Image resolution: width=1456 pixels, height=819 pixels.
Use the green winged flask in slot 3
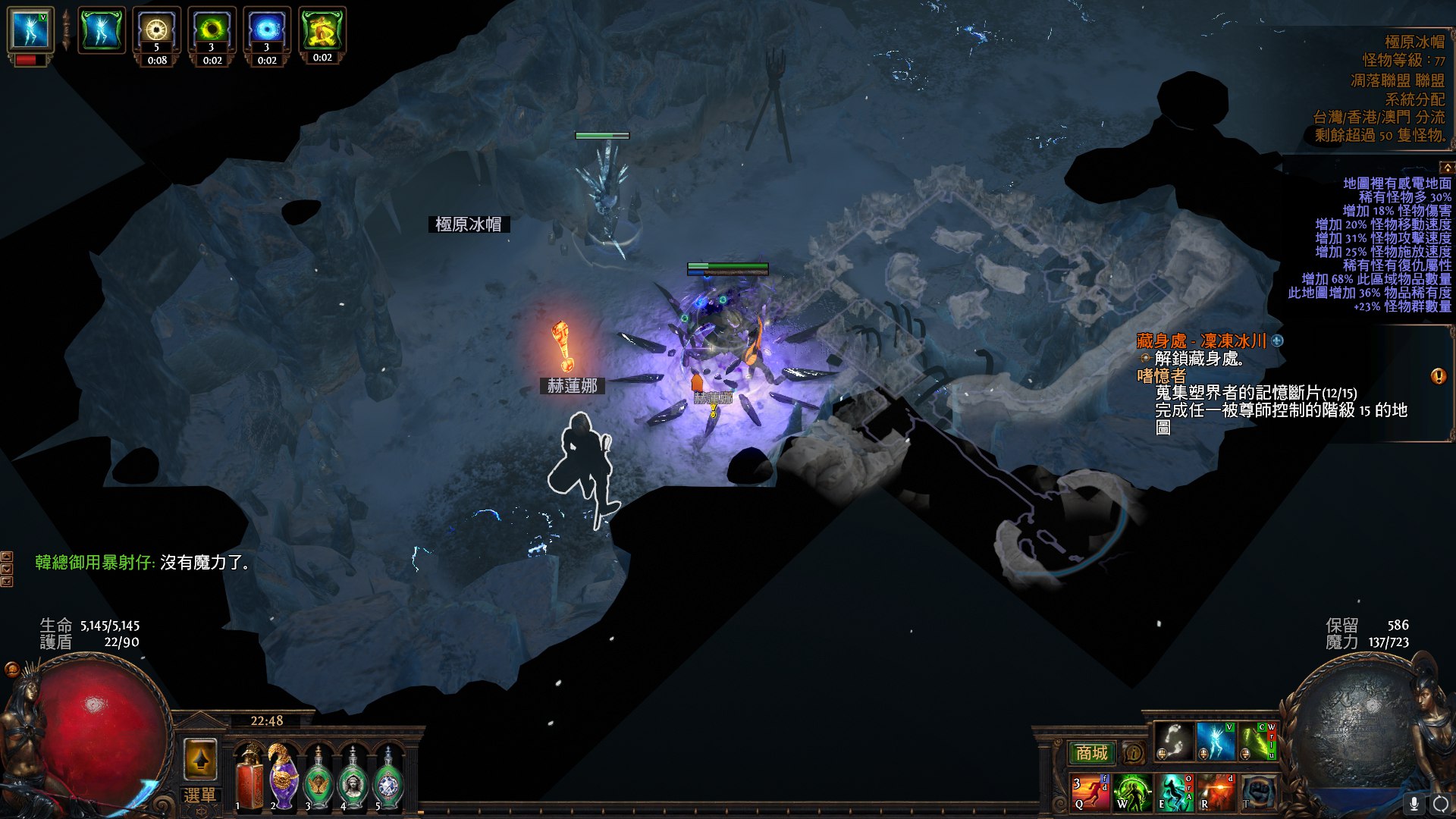(318, 779)
